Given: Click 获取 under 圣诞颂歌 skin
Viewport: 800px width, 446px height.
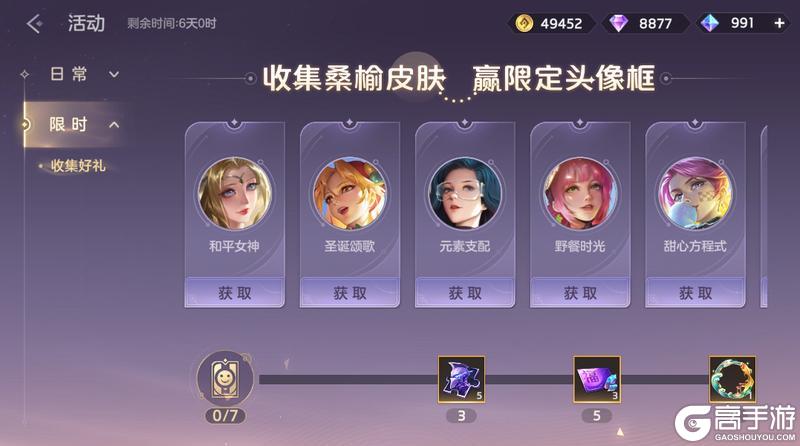Looking at the screenshot, I should (349, 293).
